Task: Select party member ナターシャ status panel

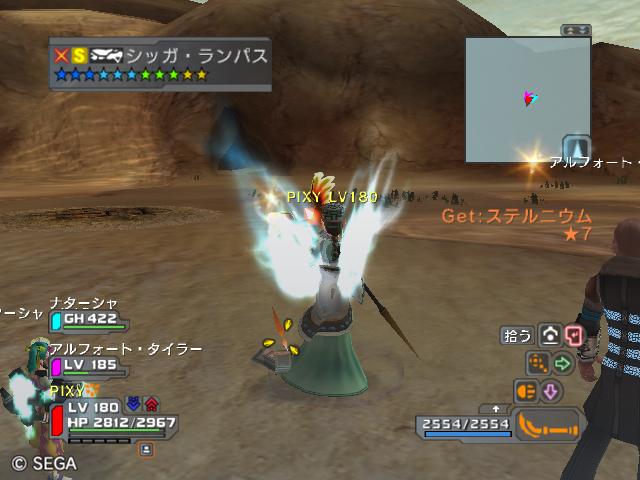Action: [88, 319]
